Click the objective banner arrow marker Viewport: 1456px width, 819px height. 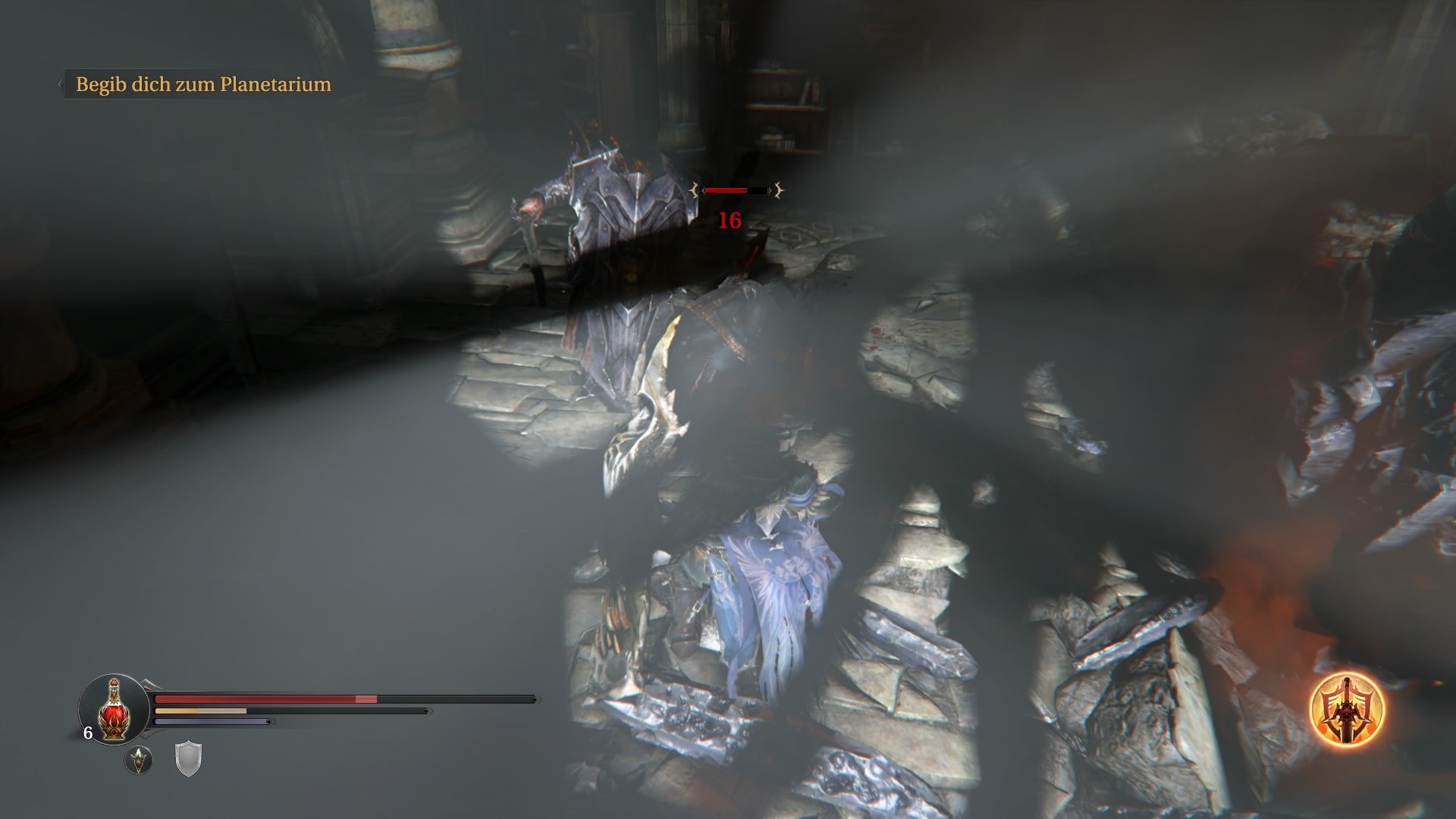click(x=61, y=83)
